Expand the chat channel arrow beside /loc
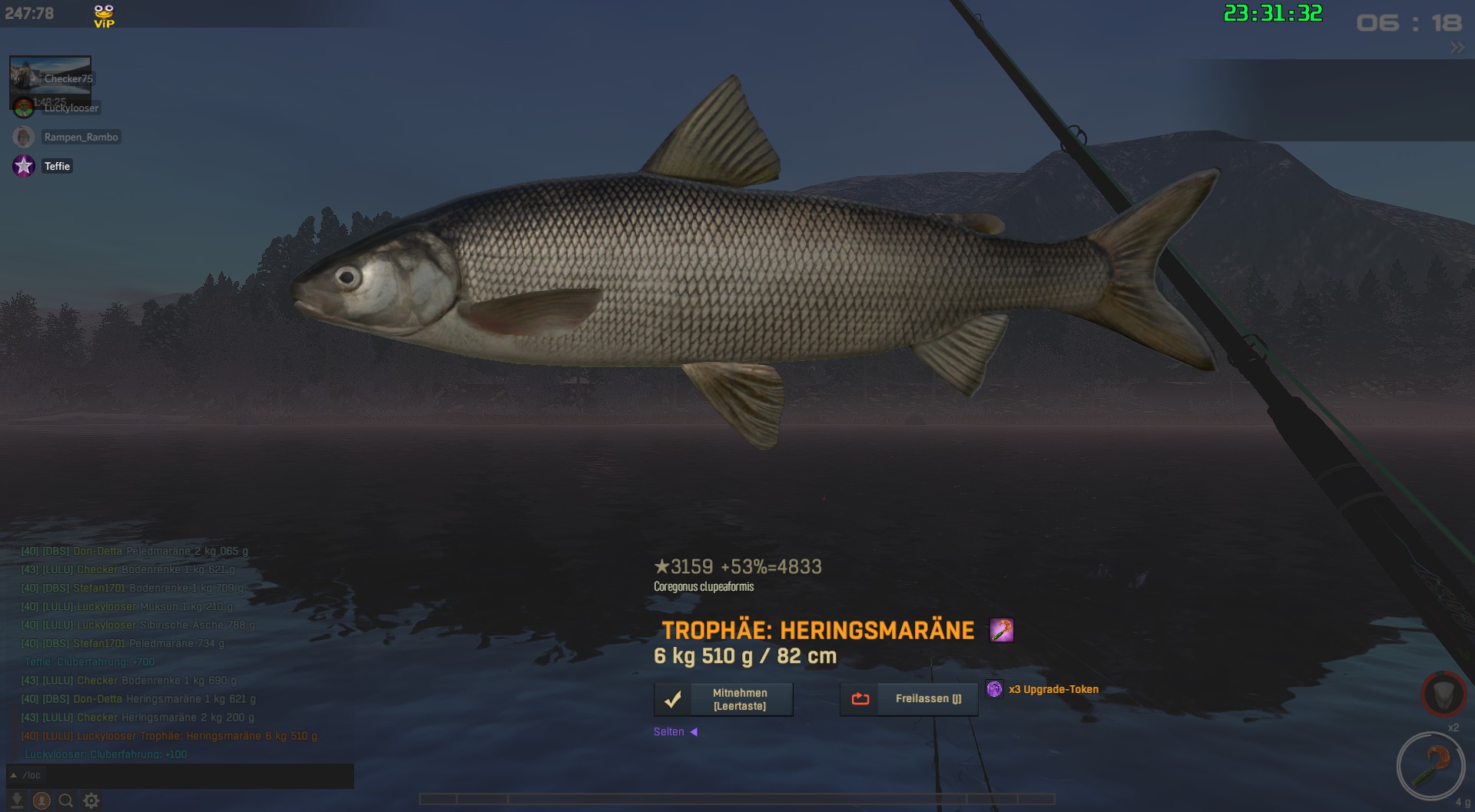Screen dimensions: 1475x812 pos(13,775)
